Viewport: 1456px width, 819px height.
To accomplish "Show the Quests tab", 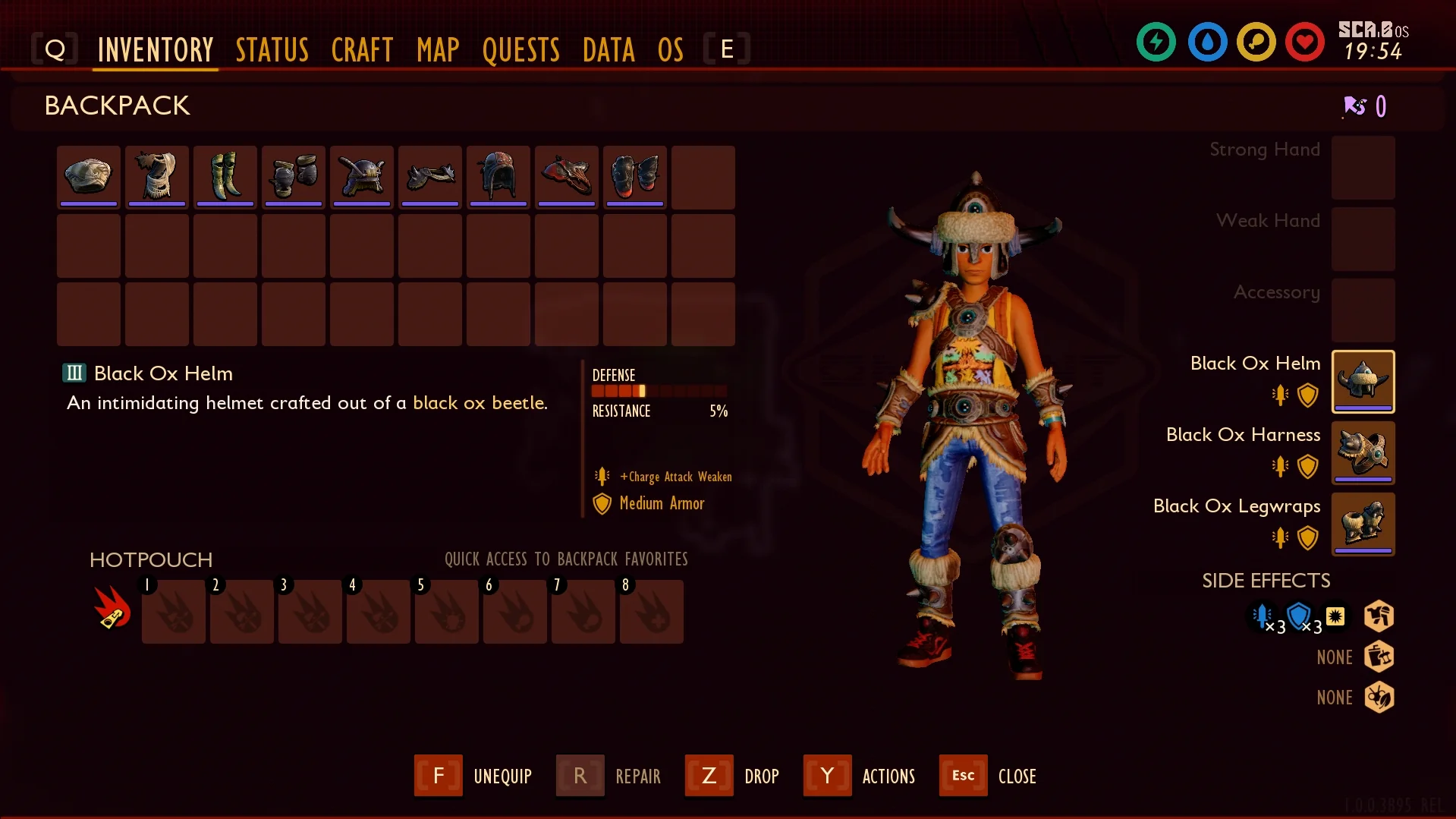I will (x=520, y=50).
